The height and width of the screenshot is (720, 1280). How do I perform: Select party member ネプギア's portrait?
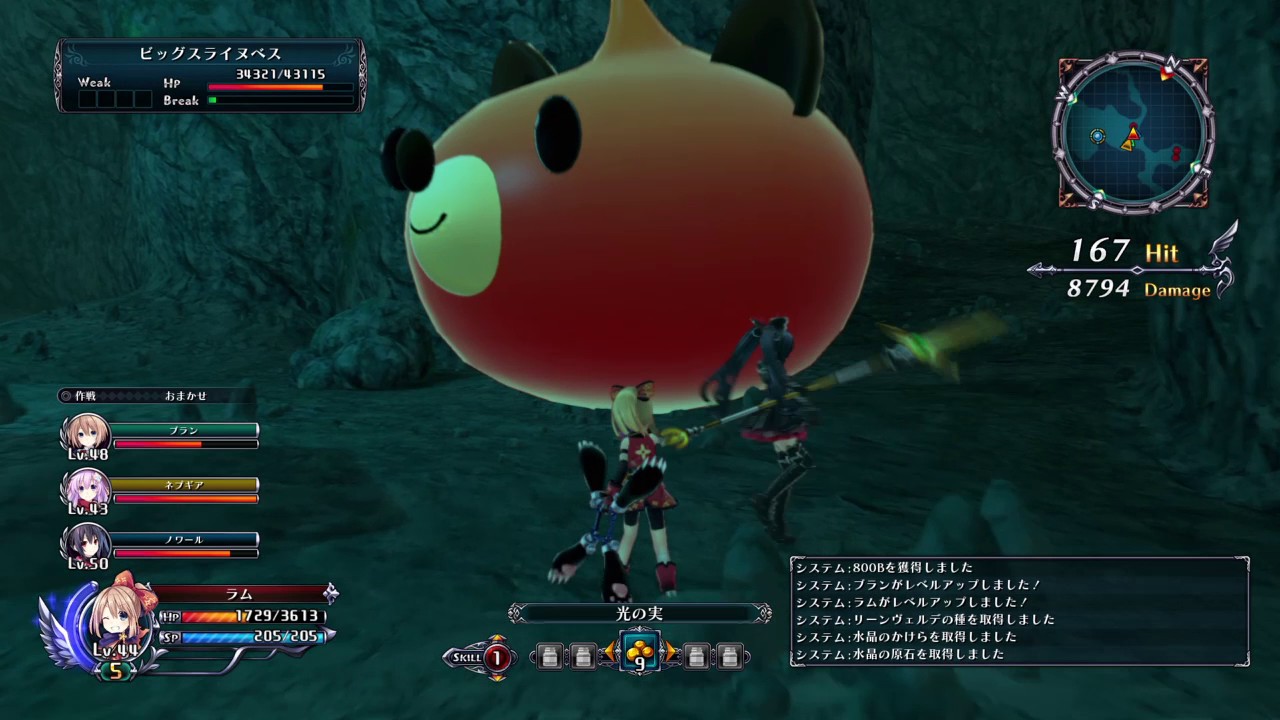(x=87, y=489)
